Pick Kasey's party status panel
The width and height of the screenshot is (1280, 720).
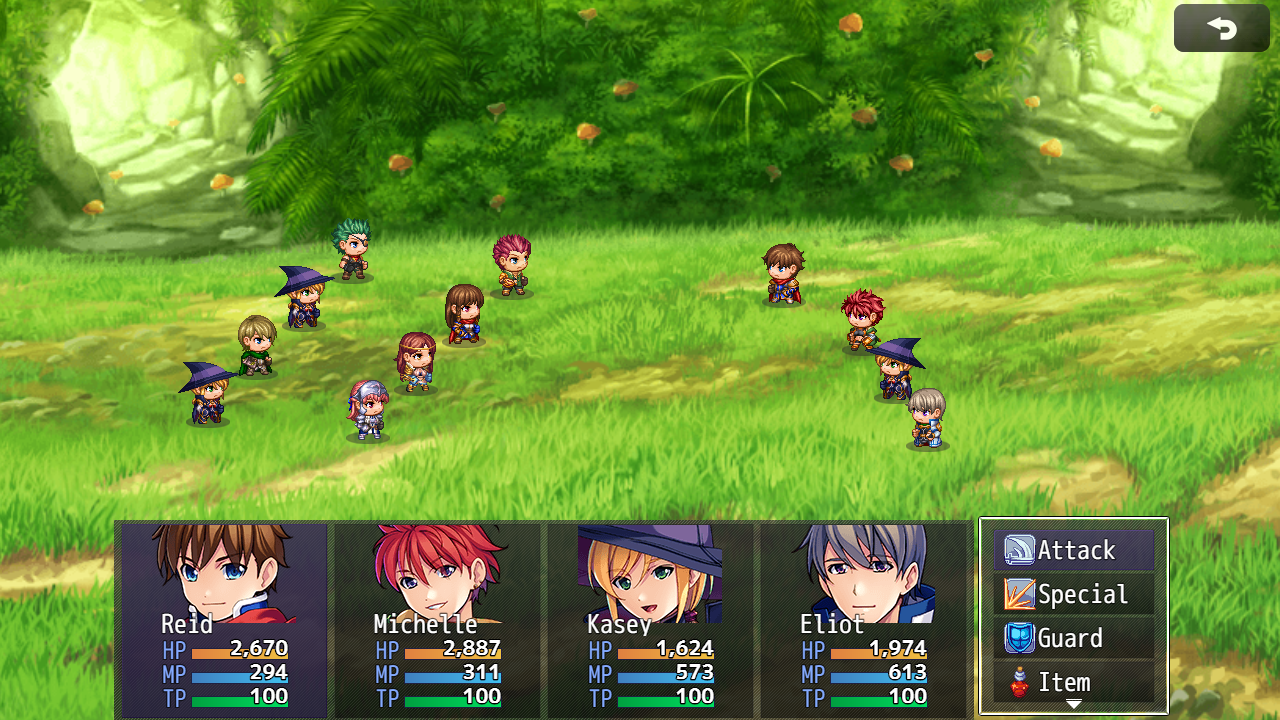click(x=649, y=618)
